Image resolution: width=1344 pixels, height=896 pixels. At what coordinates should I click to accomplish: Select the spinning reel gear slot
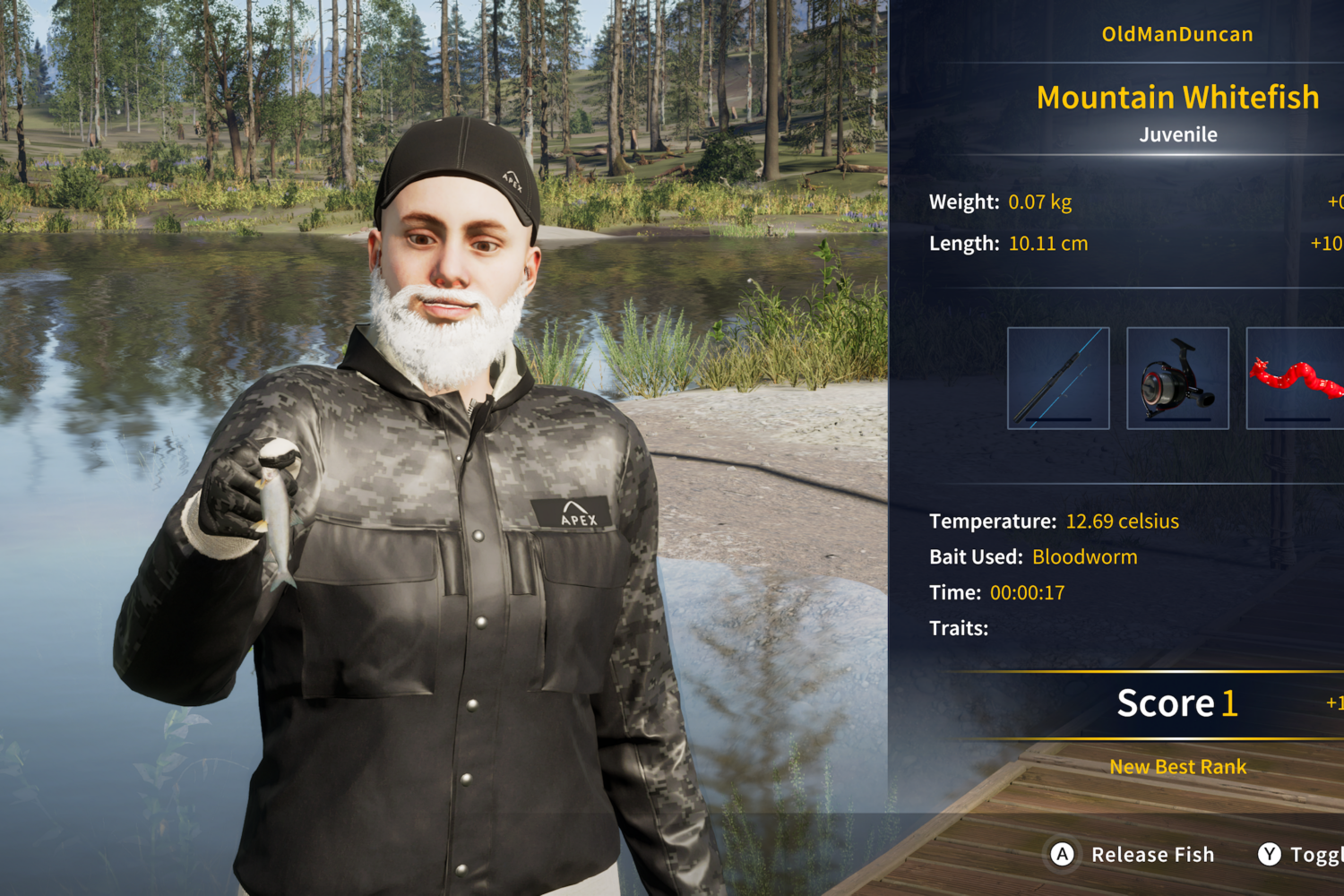1177,378
